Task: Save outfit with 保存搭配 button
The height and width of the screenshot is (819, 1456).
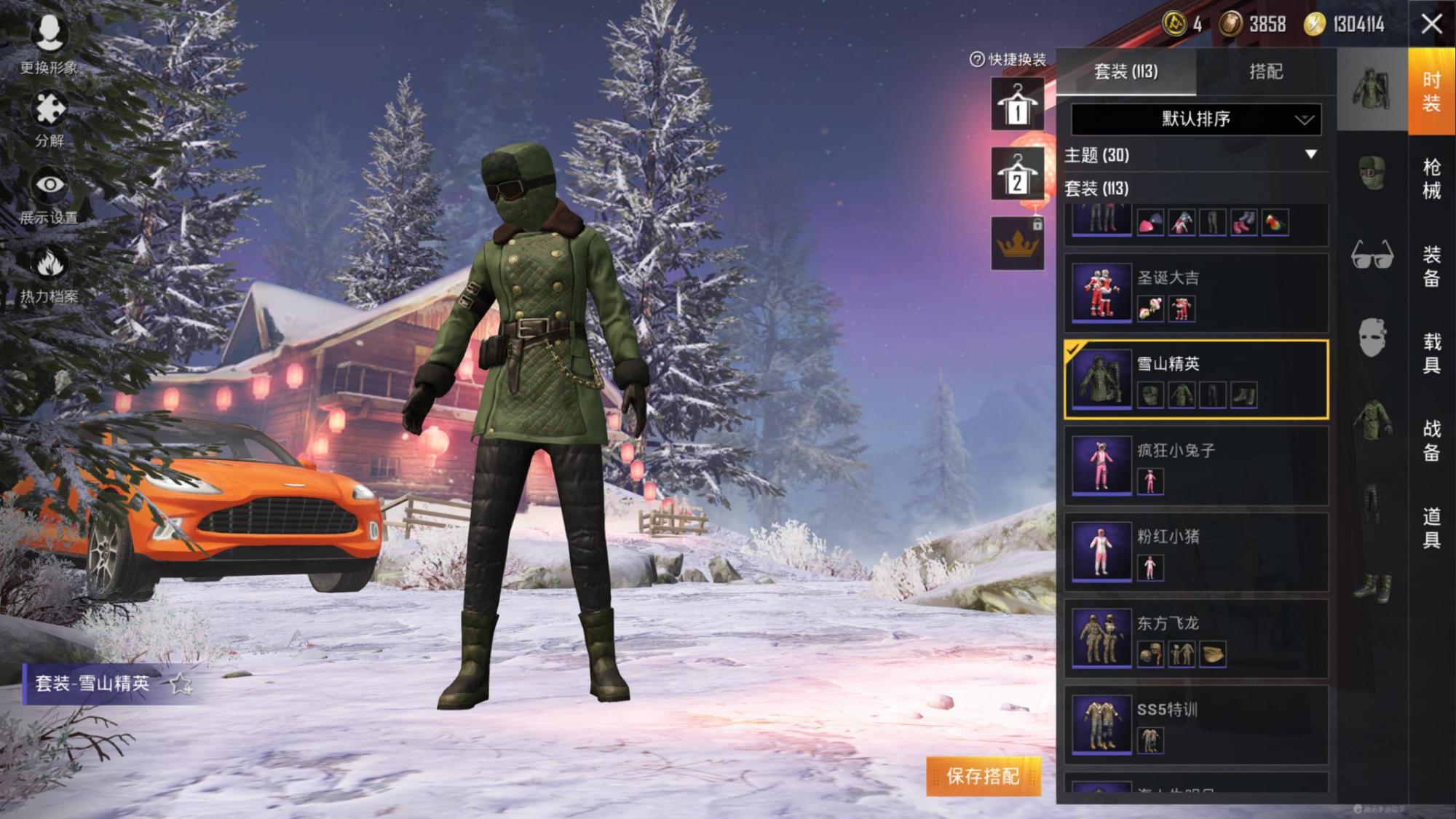Action: 983,776
